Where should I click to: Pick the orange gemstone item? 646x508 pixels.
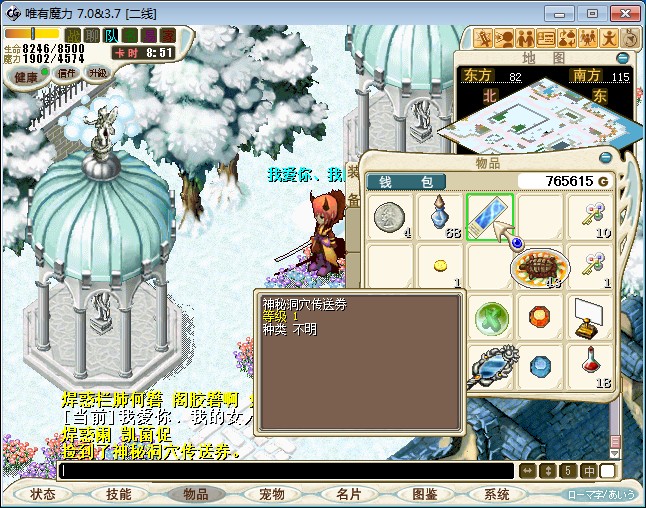pos(540,317)
